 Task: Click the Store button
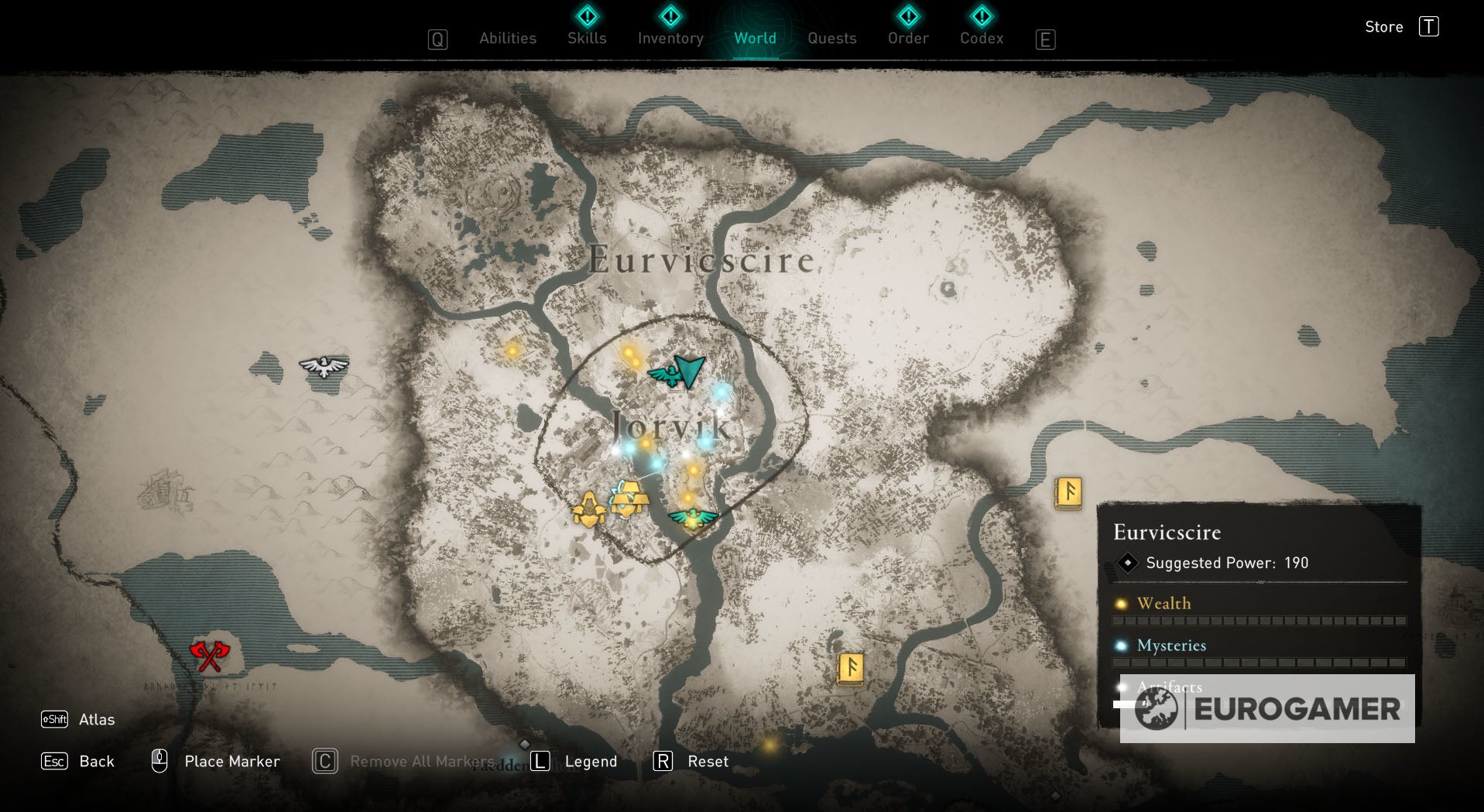coord(1383,26)
